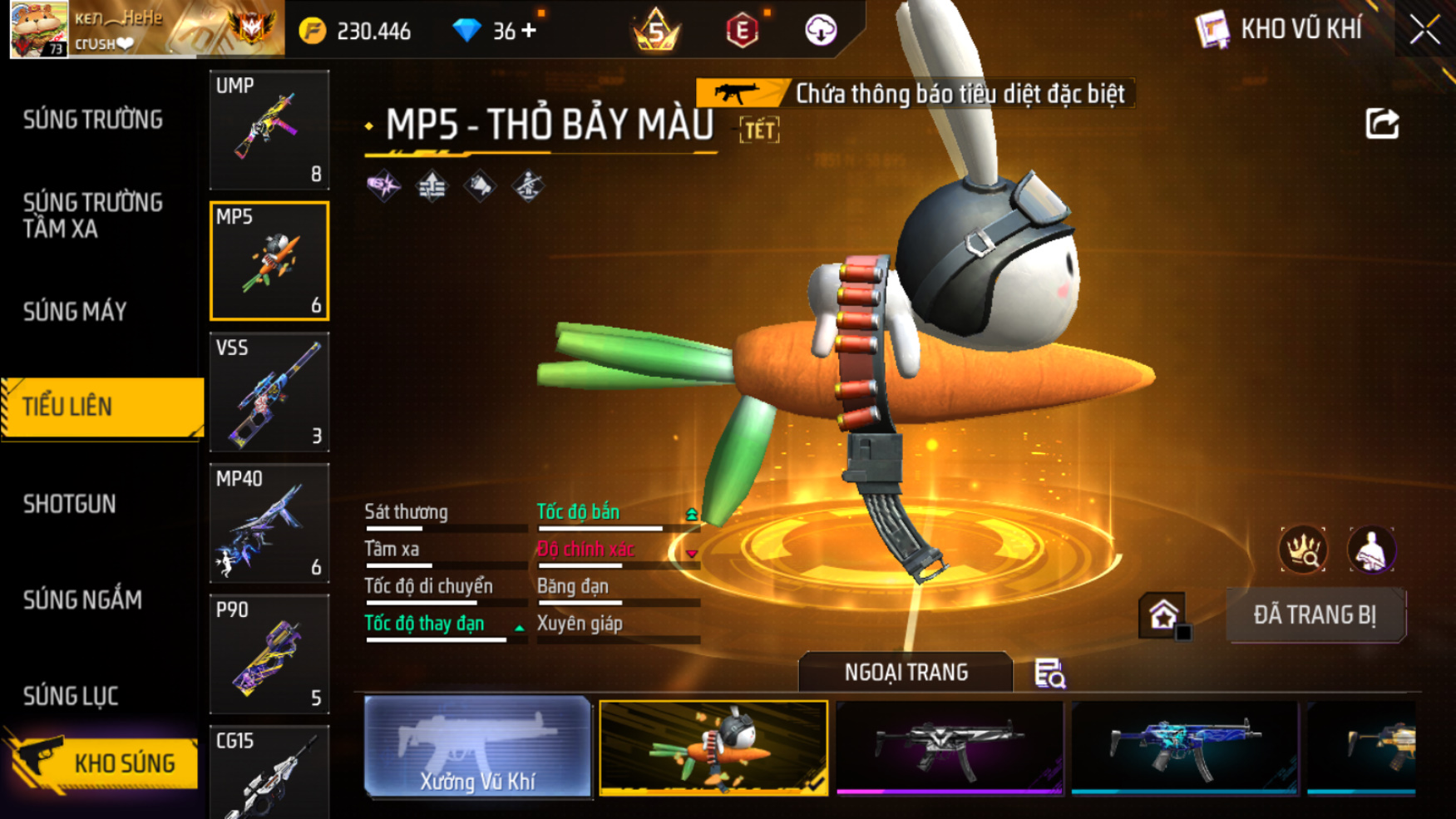Open the P90 weapon tile

coord(269,654)
